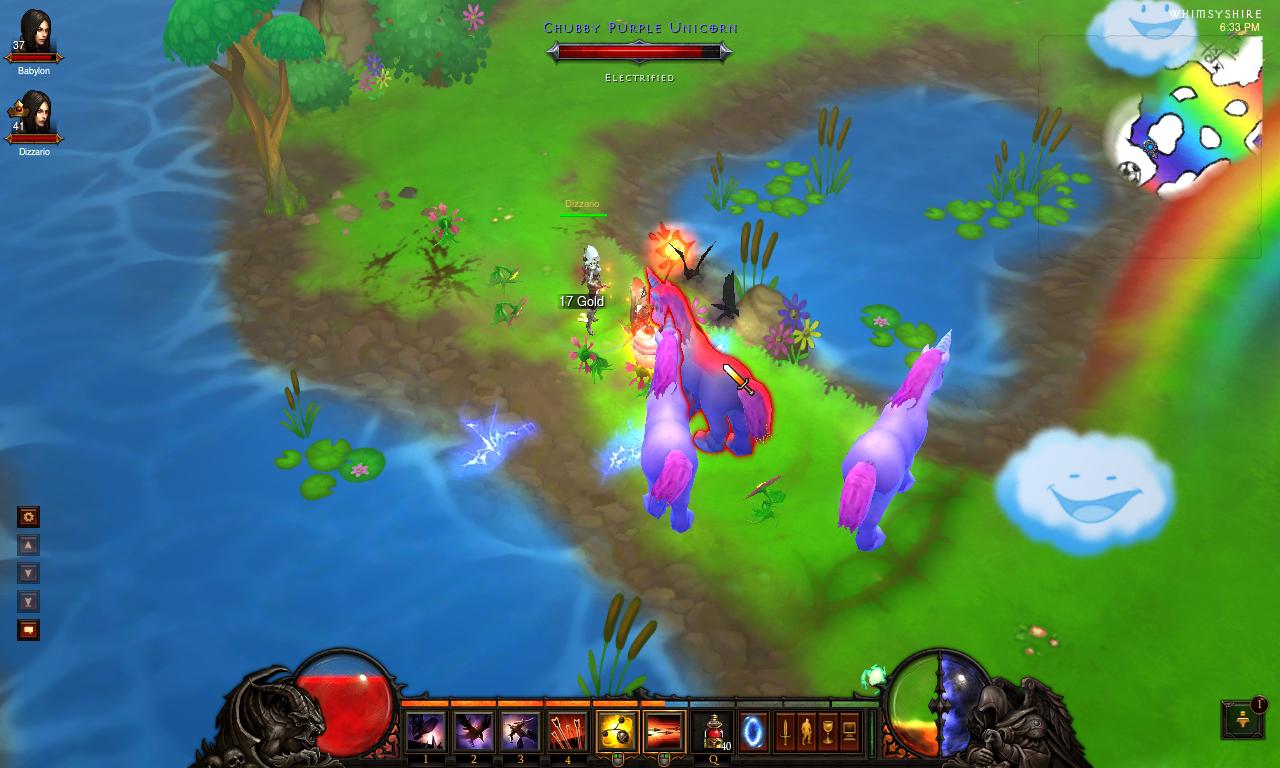Screen dimensions: 1280x768
Task: Use the raven skill in slot 2
Action: (x=473, y=731)
